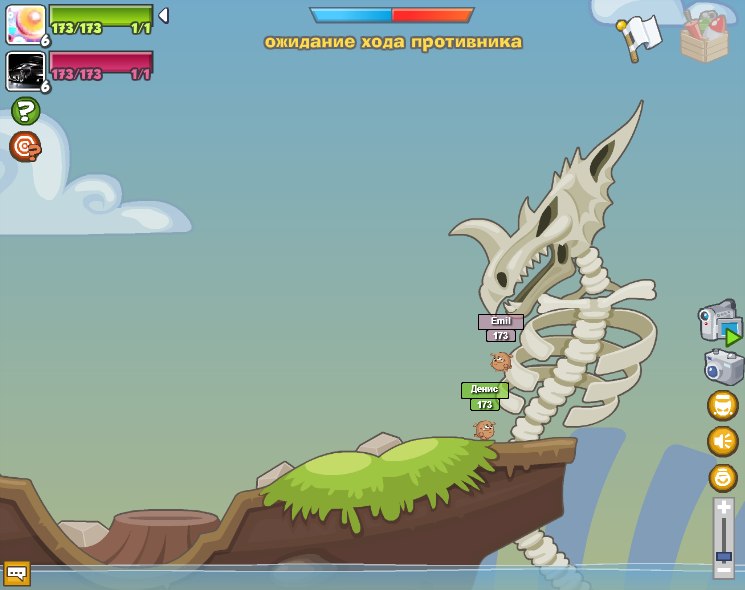Click the orange target hint button
Screen dimensions: 745x590
tap(25, 146)
